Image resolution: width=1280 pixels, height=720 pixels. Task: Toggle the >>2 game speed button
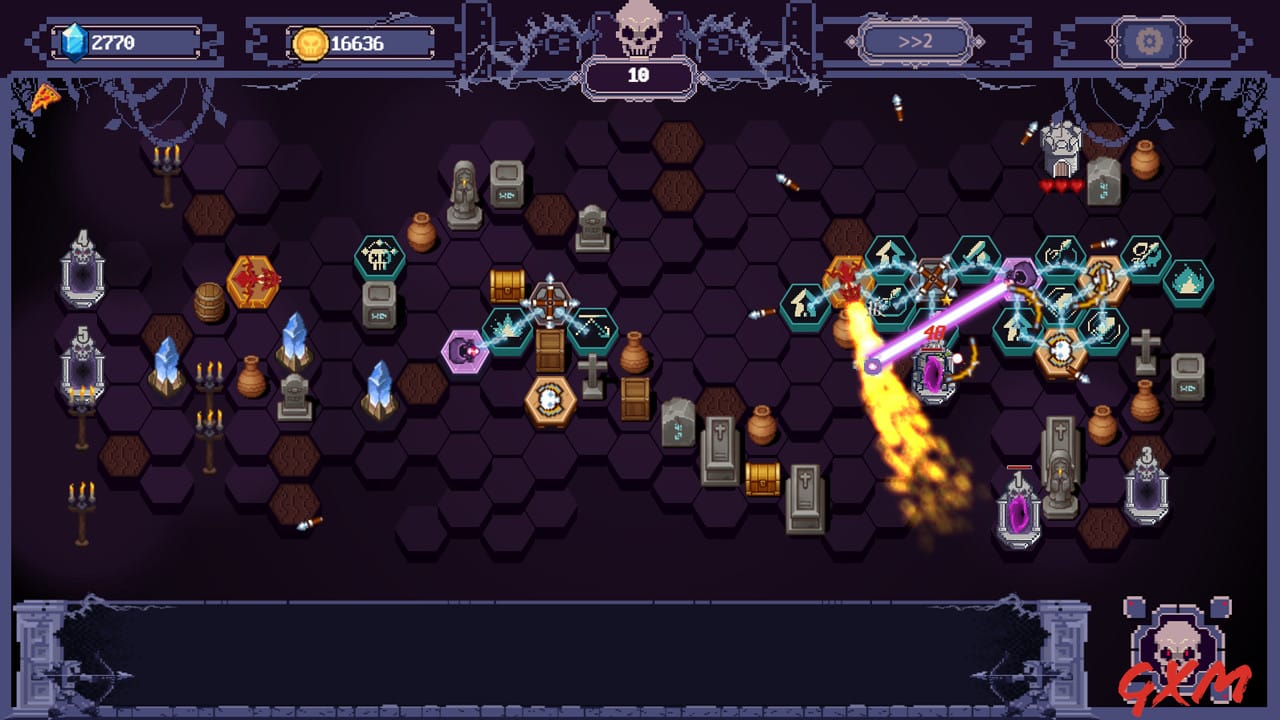(x=917, y=41)
